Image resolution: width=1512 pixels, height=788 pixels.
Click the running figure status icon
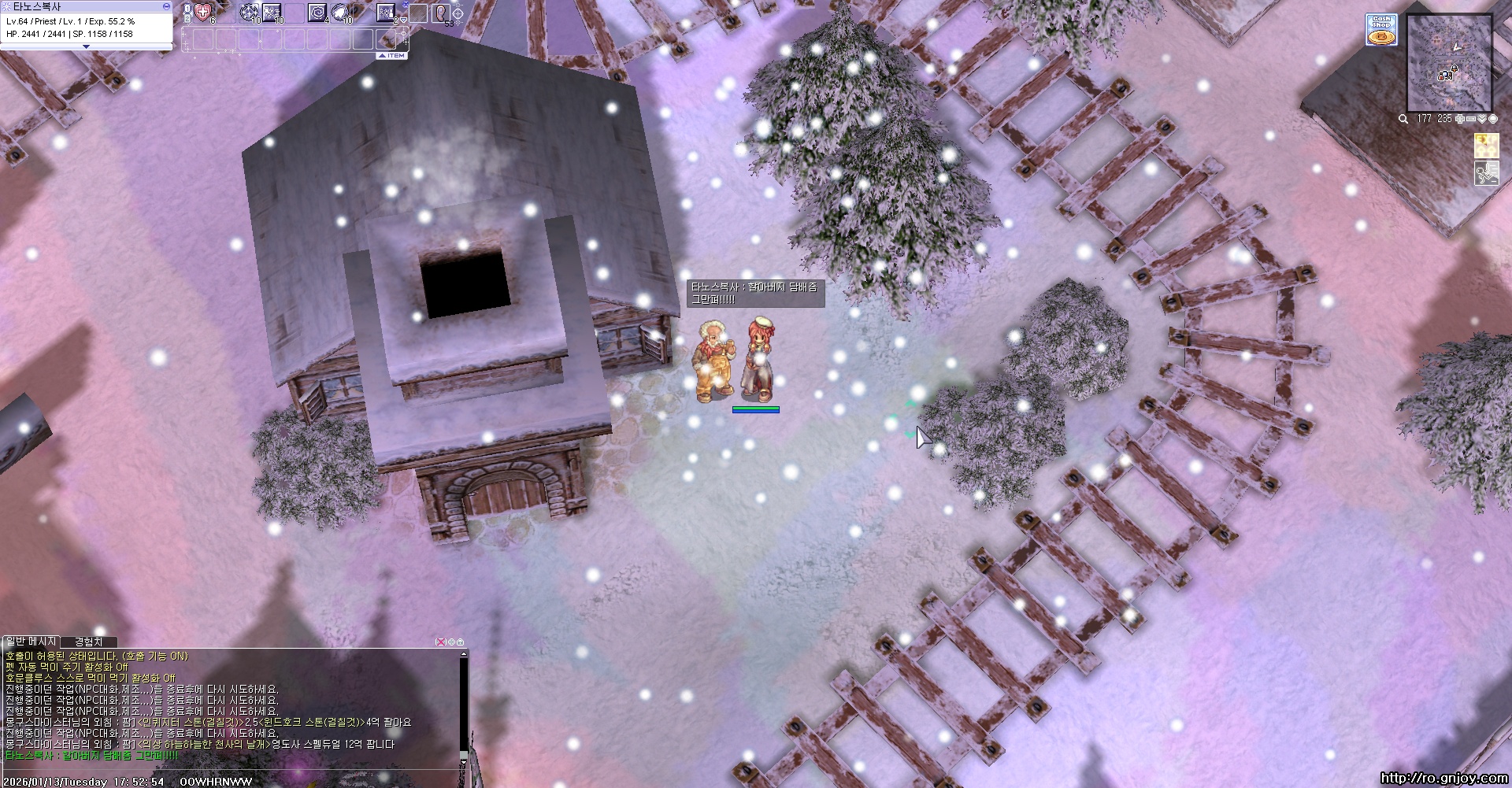pos(1486,173)
